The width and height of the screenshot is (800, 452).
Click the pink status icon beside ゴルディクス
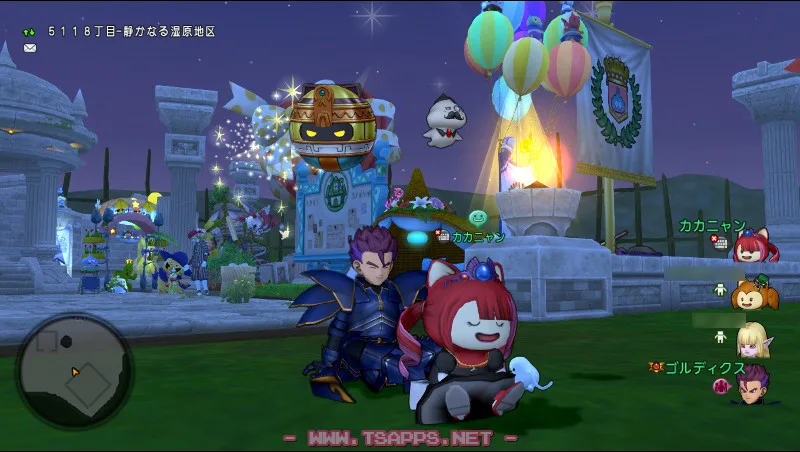(719, 386)
